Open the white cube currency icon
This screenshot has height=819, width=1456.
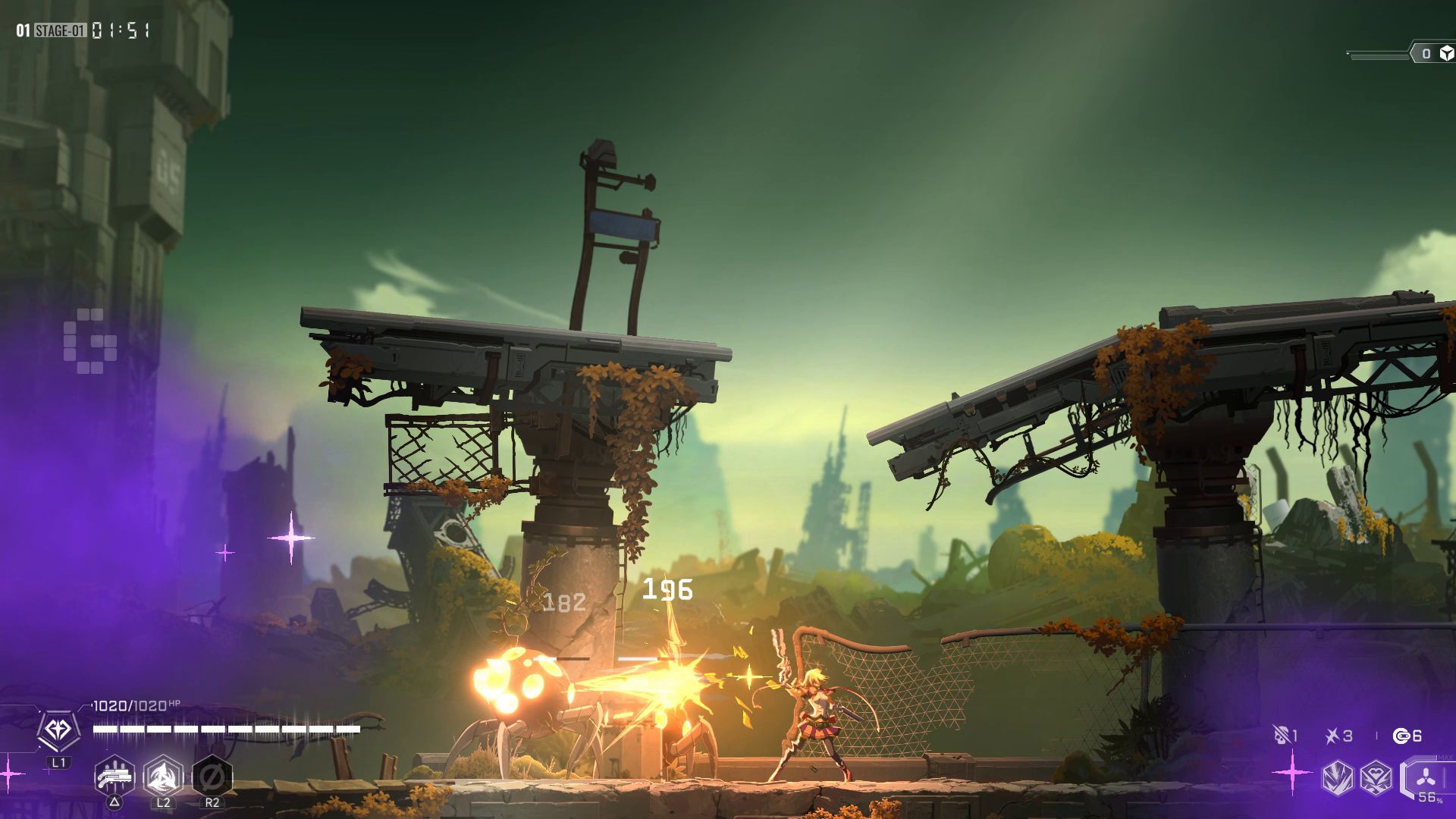(x=1446, y=53)
